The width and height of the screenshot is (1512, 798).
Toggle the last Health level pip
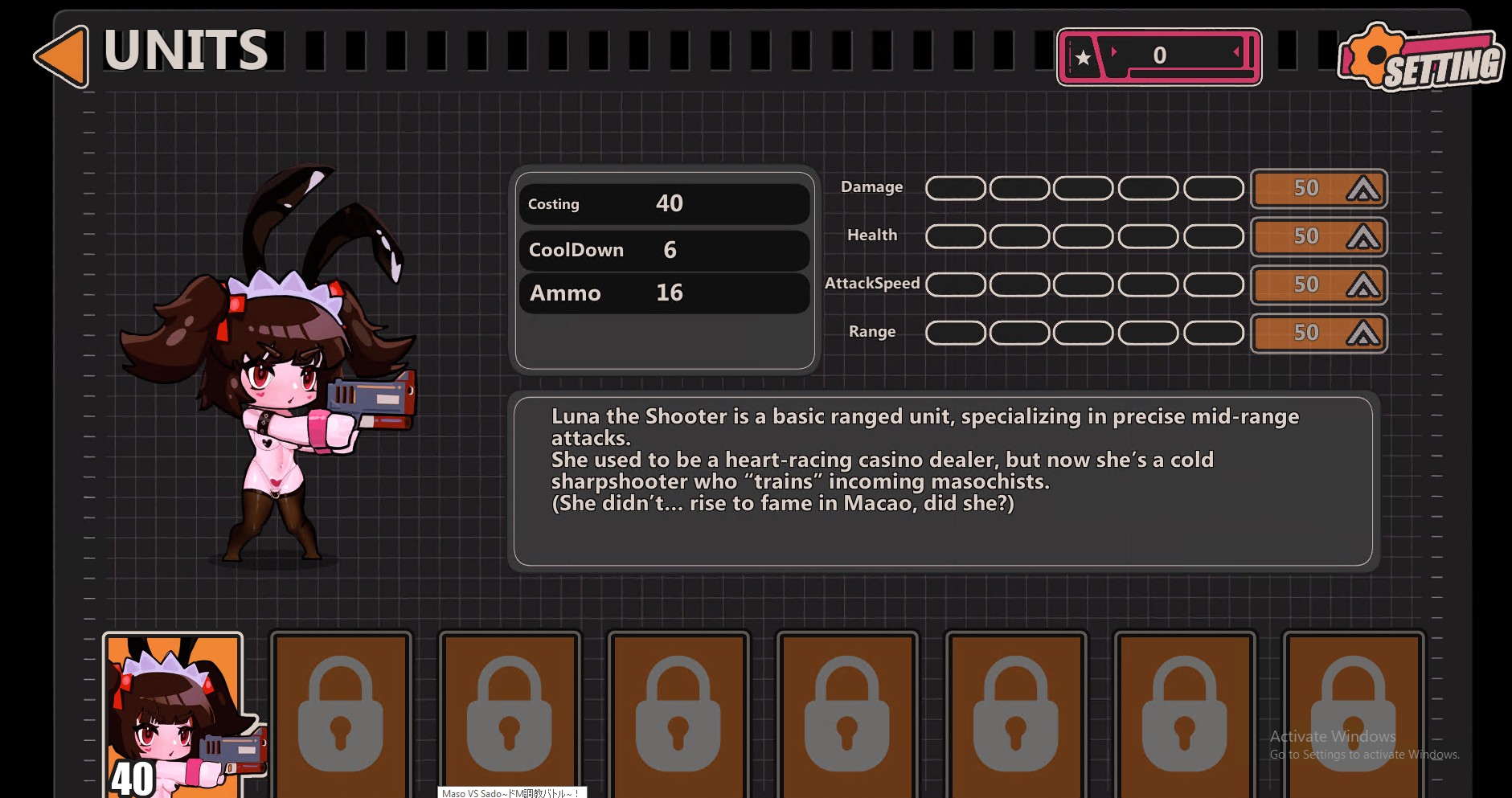pyautogui.click(x=1213, y=235)
